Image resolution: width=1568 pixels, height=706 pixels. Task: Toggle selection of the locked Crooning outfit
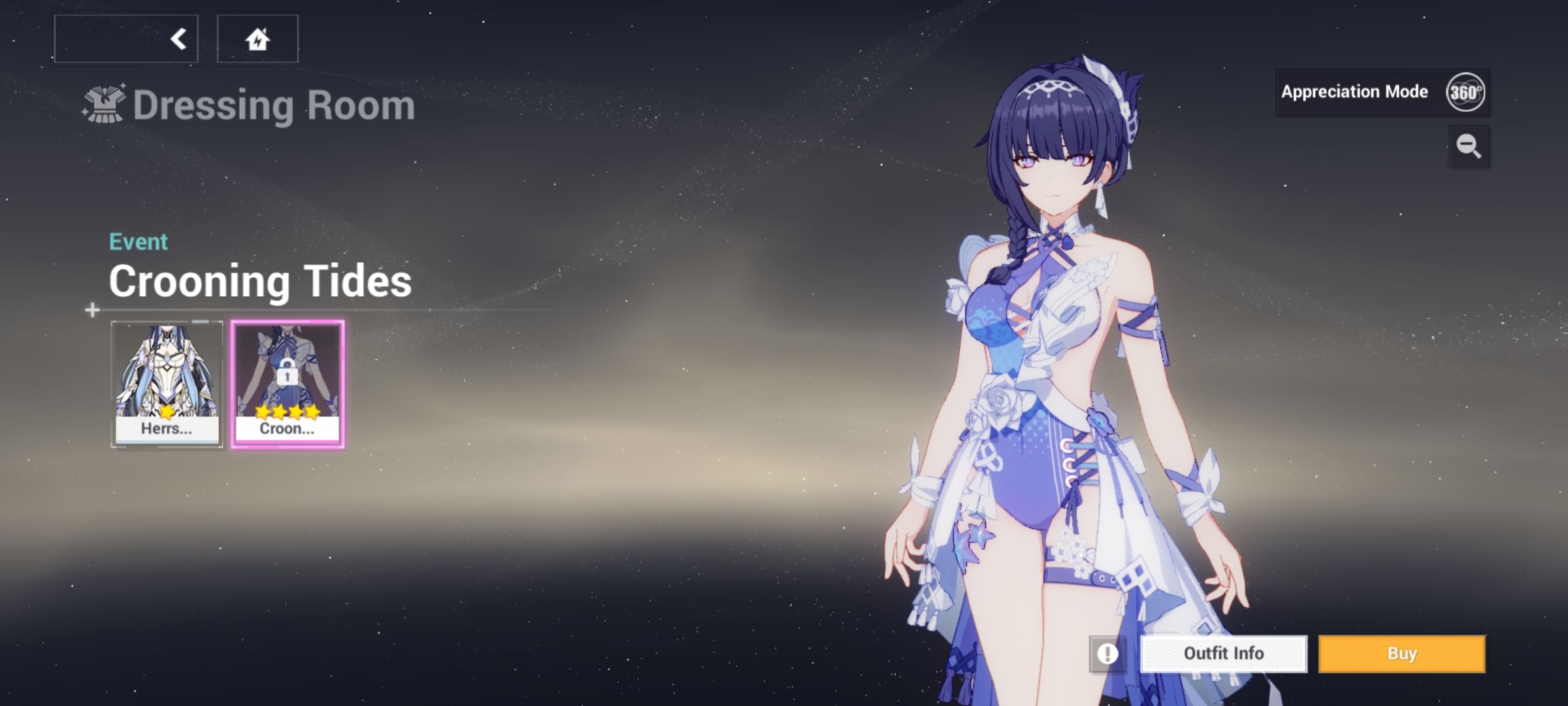point(287,379)
